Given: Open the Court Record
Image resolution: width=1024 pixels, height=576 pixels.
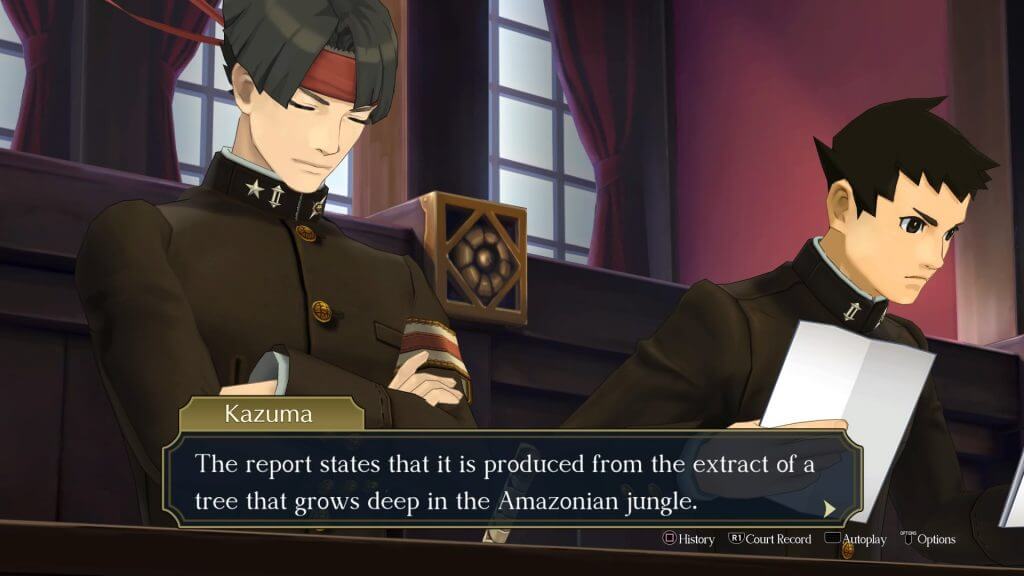Looking at the screenshot, I should [769, 539].
